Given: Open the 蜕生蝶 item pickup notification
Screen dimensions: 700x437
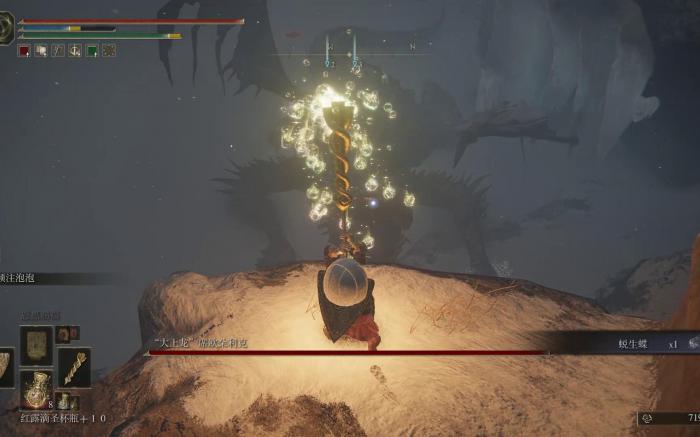Looking at the screenshot, I should [x=632, y=344].
